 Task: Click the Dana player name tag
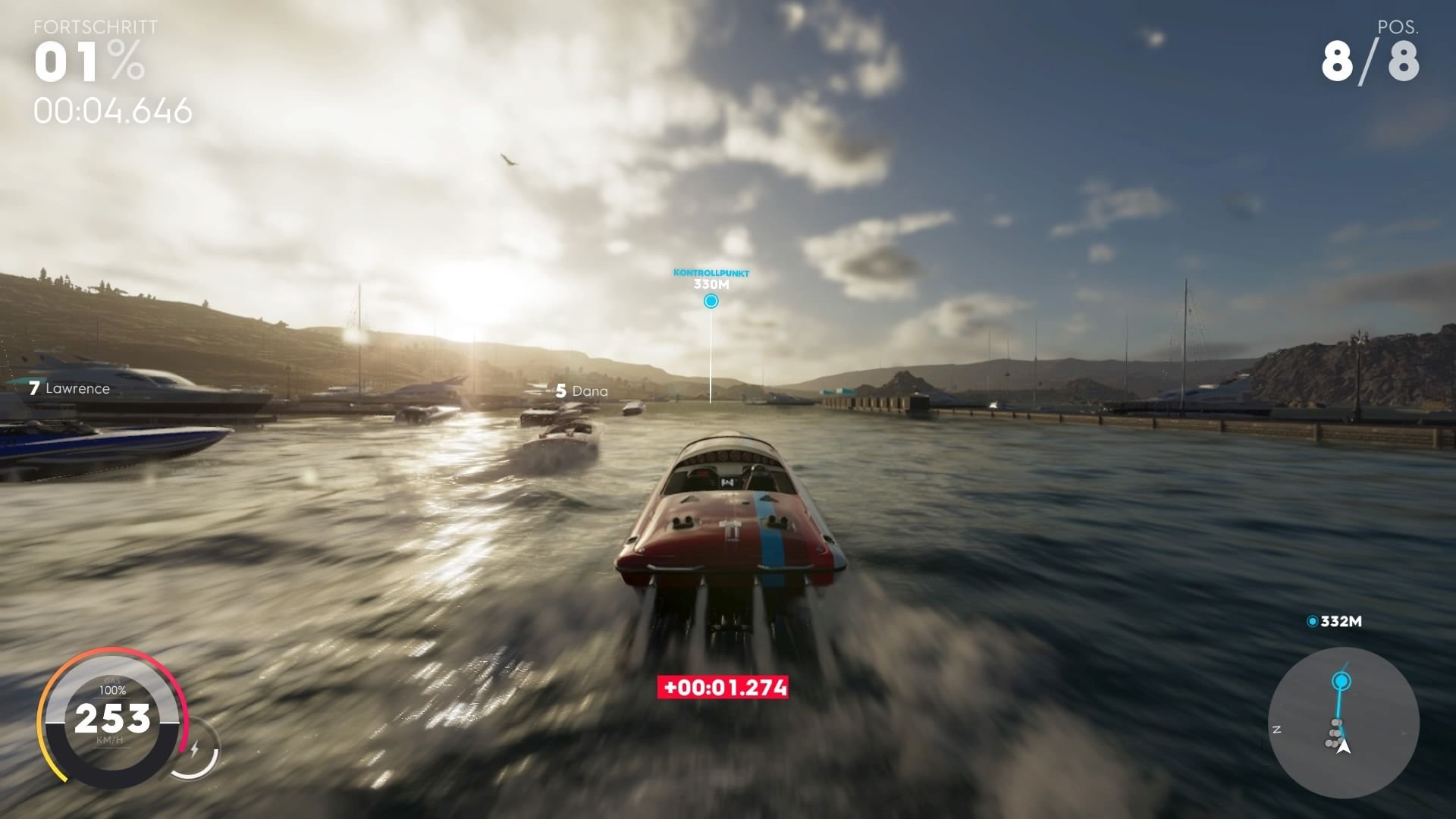click(591, 391)
